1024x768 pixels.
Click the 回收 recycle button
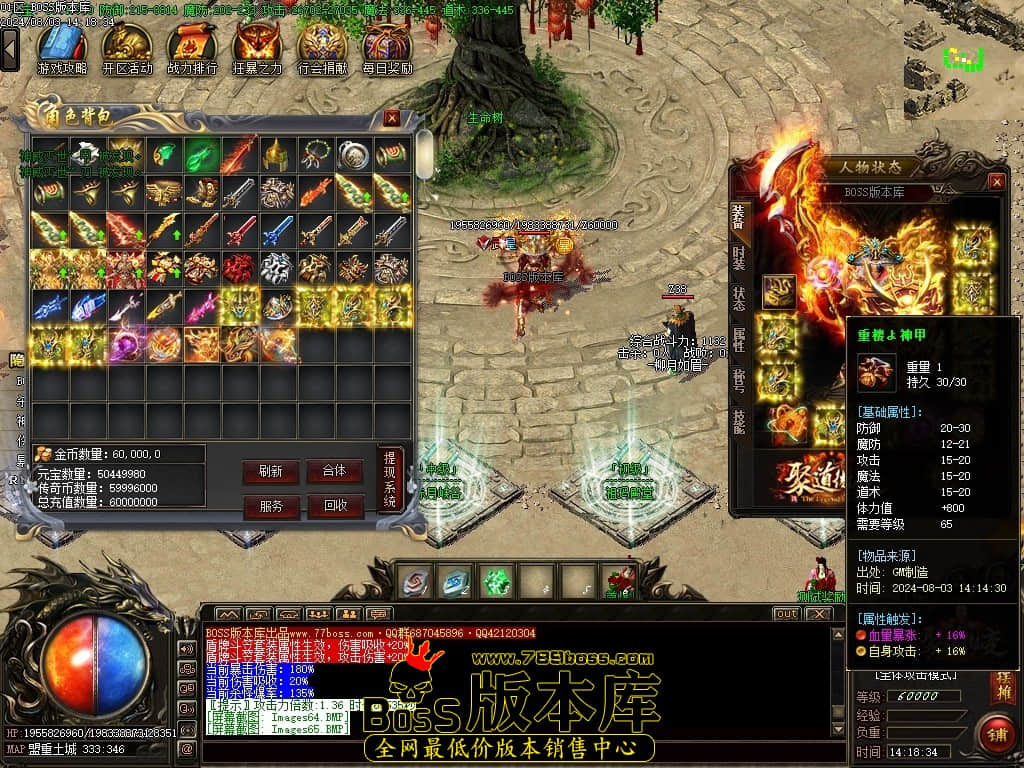pyautogui.click(x=334, y=506)
